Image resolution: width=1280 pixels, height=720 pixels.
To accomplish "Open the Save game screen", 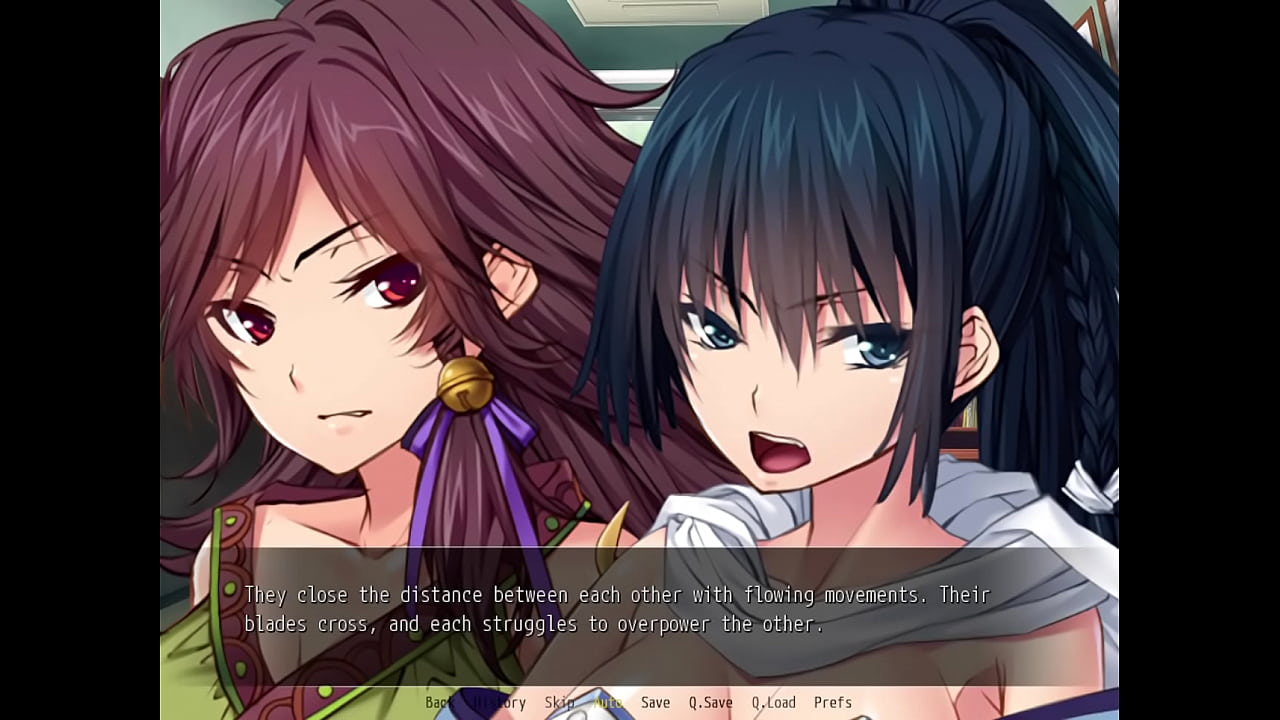I will click(x=655, y=703).
